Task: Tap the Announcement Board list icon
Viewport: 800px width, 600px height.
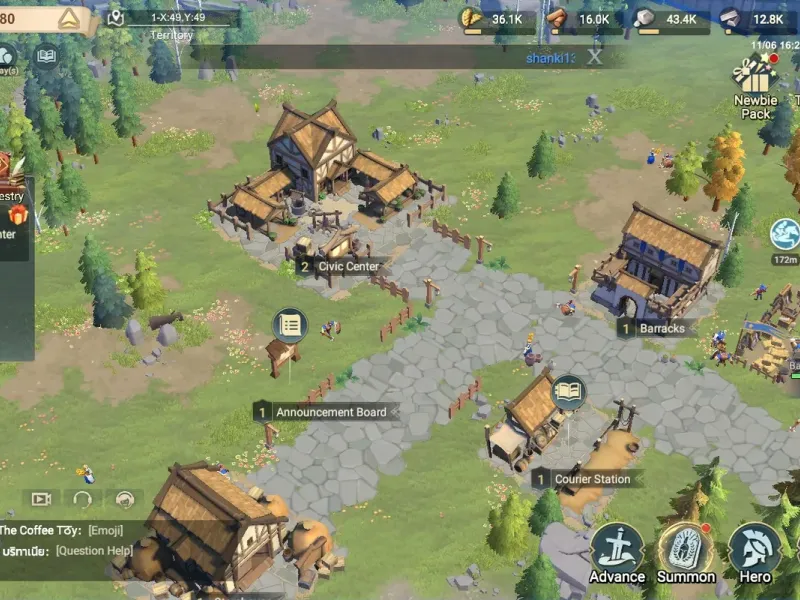Action: point(290,325)
